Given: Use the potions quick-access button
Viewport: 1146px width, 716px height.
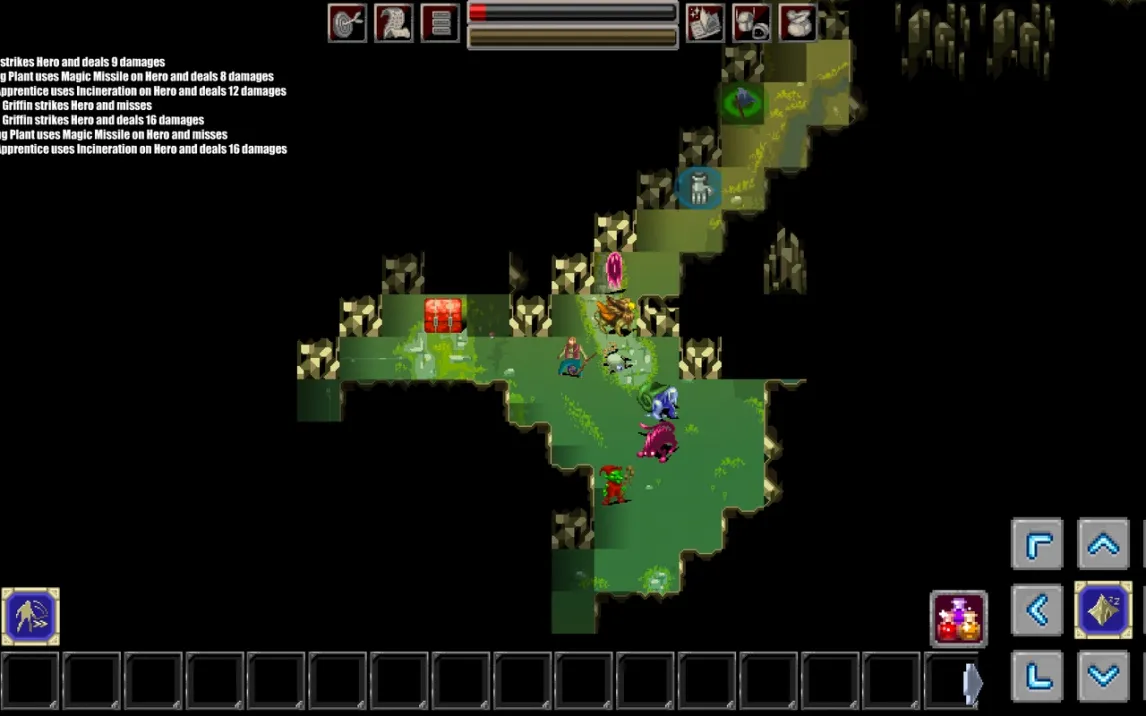Looking at the screenshot, I should pyautogui.click(x=959, y=618).
